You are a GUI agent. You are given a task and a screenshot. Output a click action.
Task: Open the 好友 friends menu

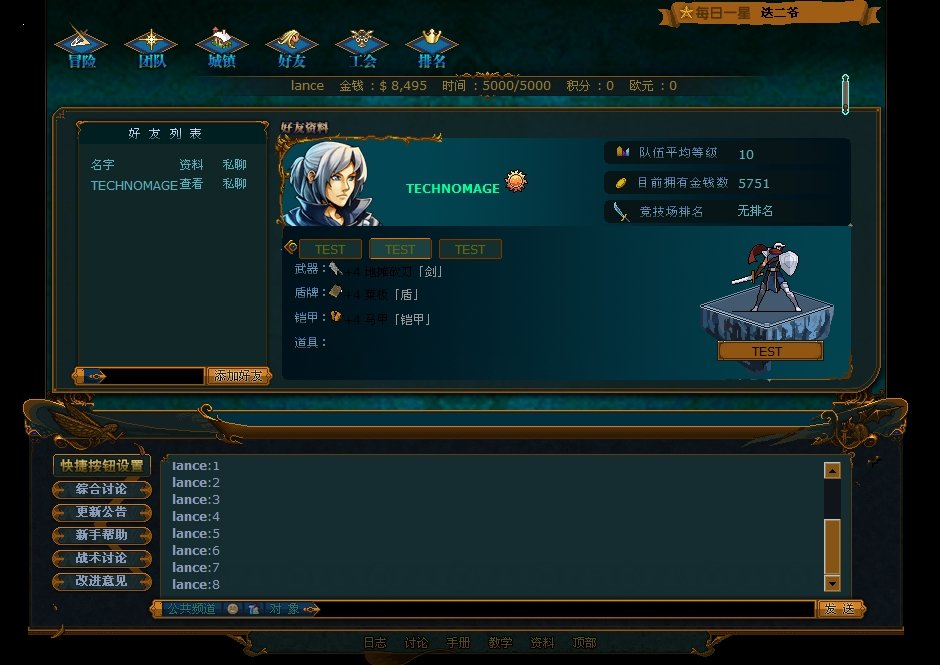[x=291, y=49]
